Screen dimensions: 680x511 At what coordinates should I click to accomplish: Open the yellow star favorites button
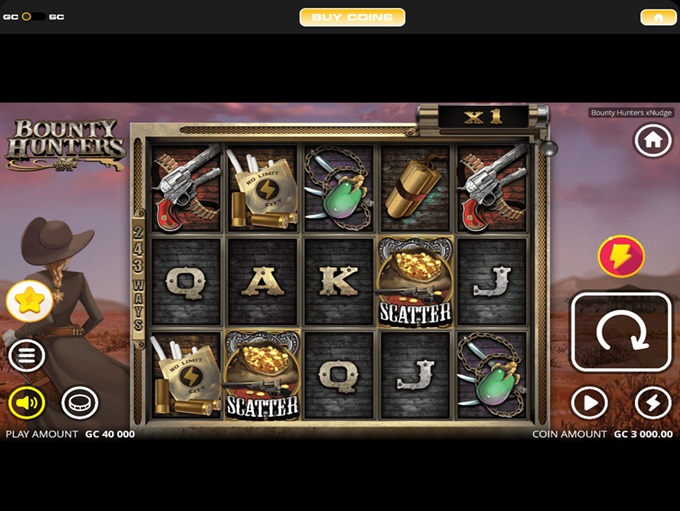point(27,300)
